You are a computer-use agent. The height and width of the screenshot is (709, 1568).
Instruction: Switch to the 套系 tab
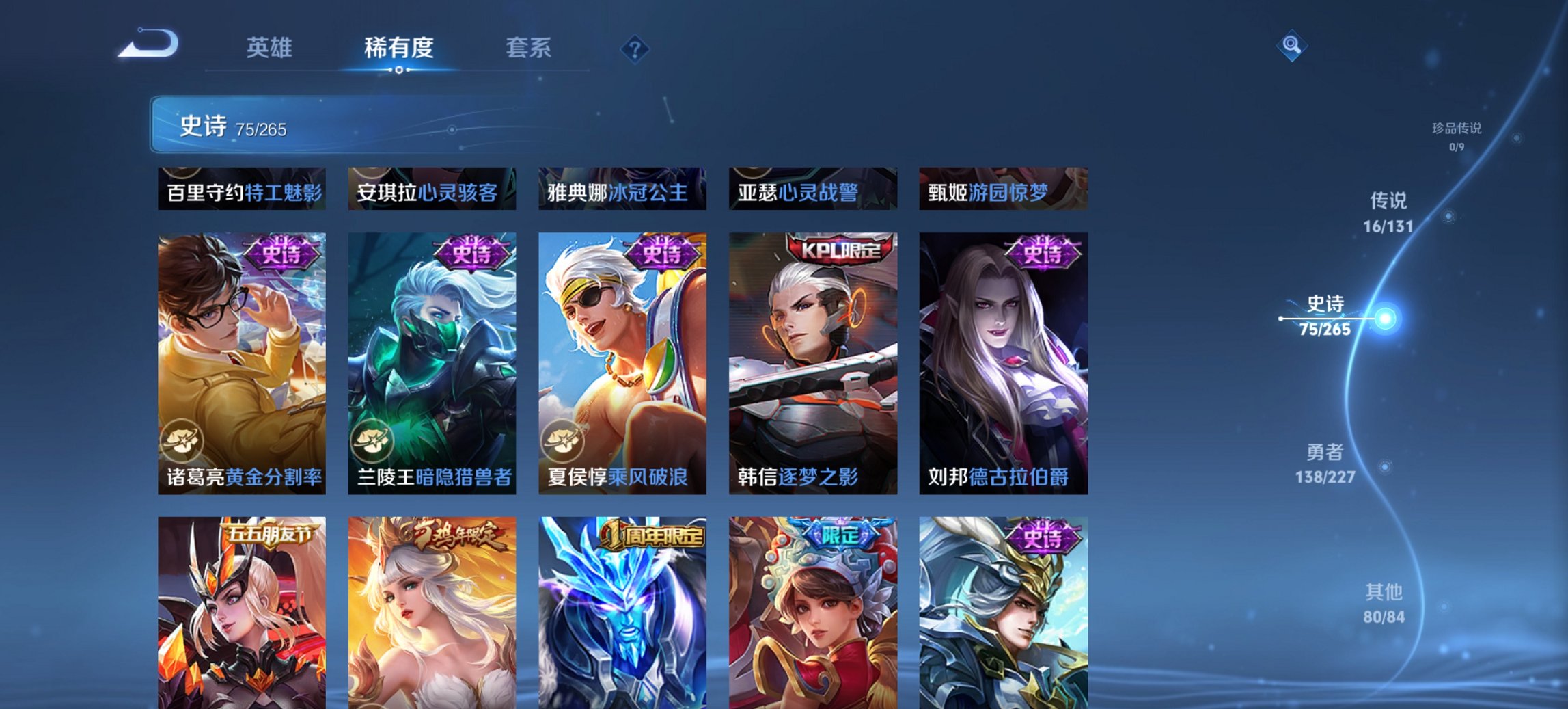pyautogui.click(x=528, y=49)
